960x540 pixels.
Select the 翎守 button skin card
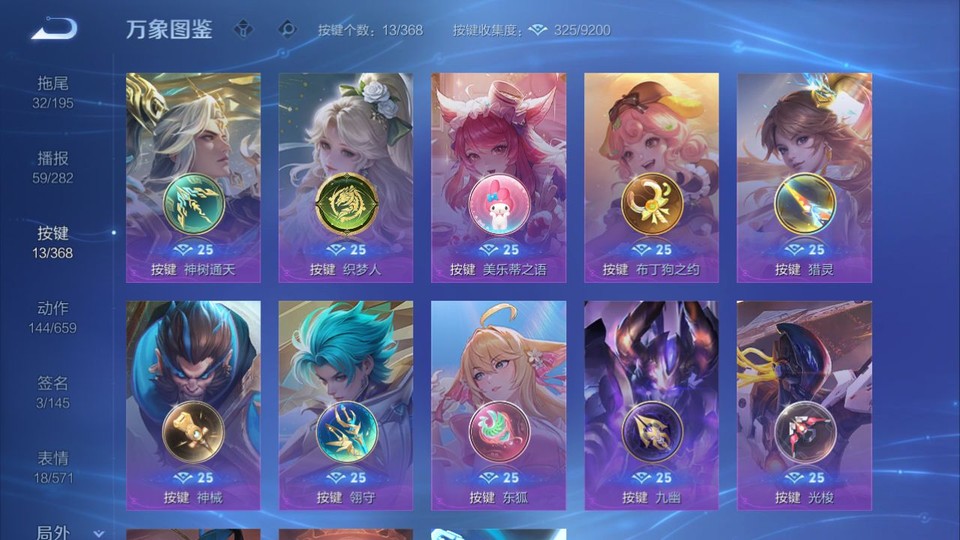345,405
